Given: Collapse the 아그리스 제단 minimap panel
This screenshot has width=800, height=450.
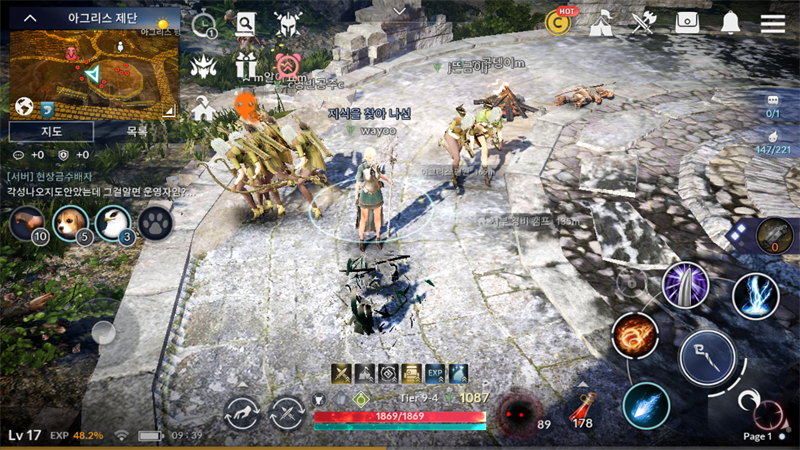Looking at the screenshot, I should point(30,18).
